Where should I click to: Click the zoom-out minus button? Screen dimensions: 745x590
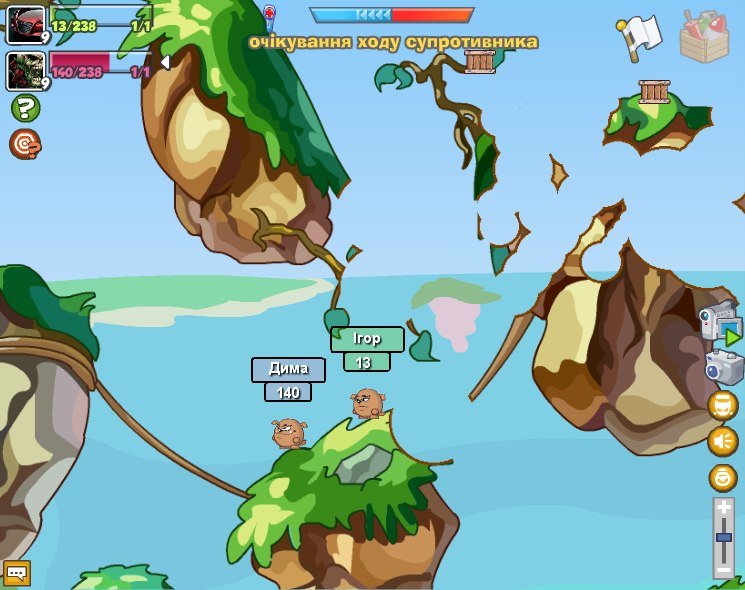point(724,570)
